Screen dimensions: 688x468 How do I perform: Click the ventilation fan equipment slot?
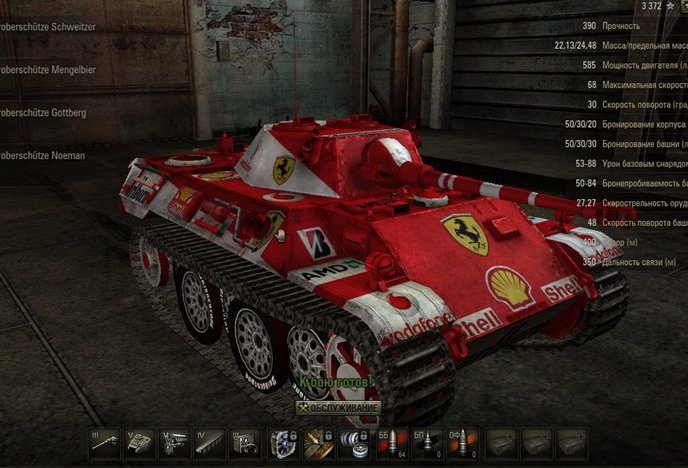283,443
